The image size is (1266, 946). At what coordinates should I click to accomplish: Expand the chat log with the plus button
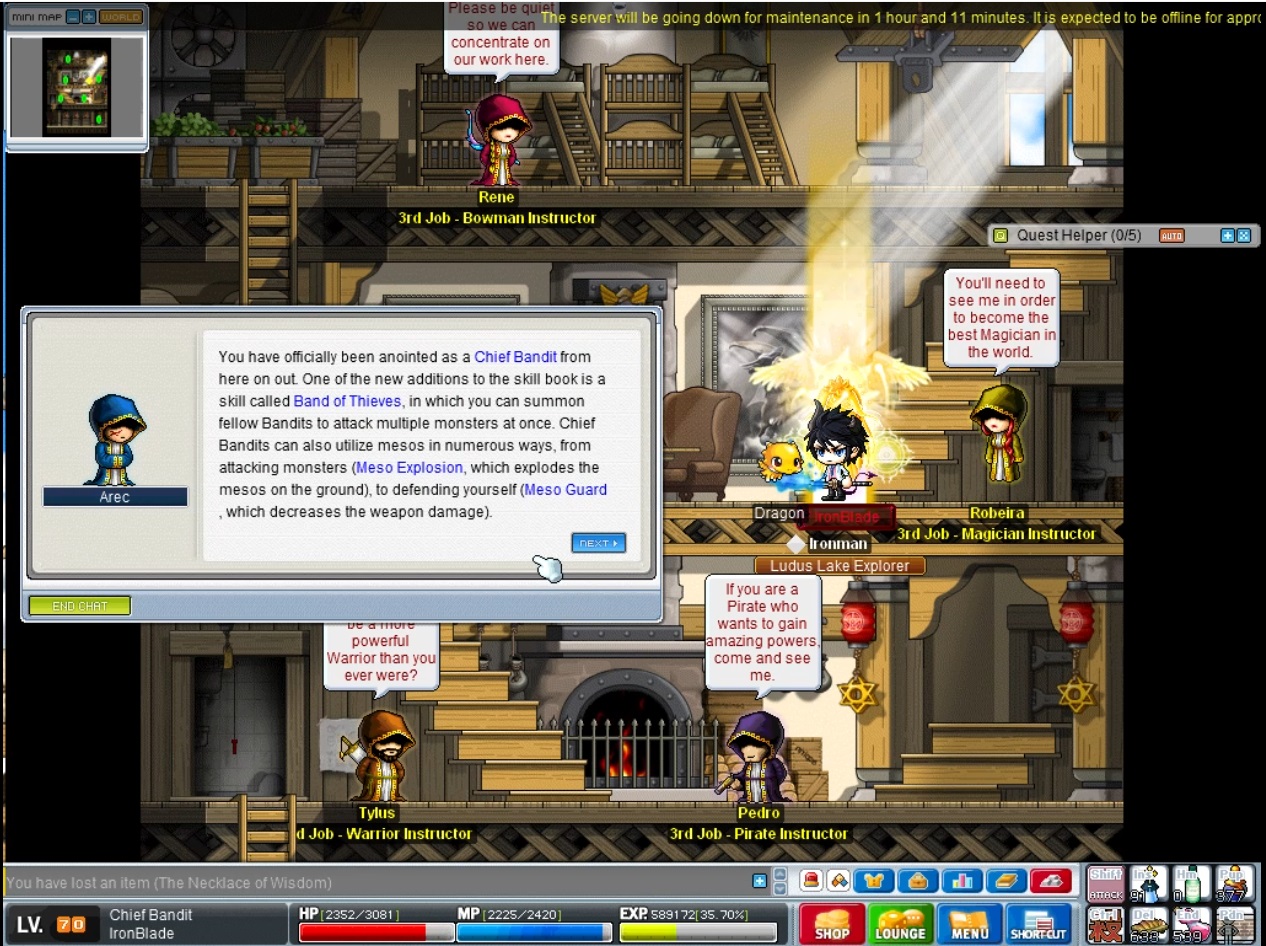[759, 881]
